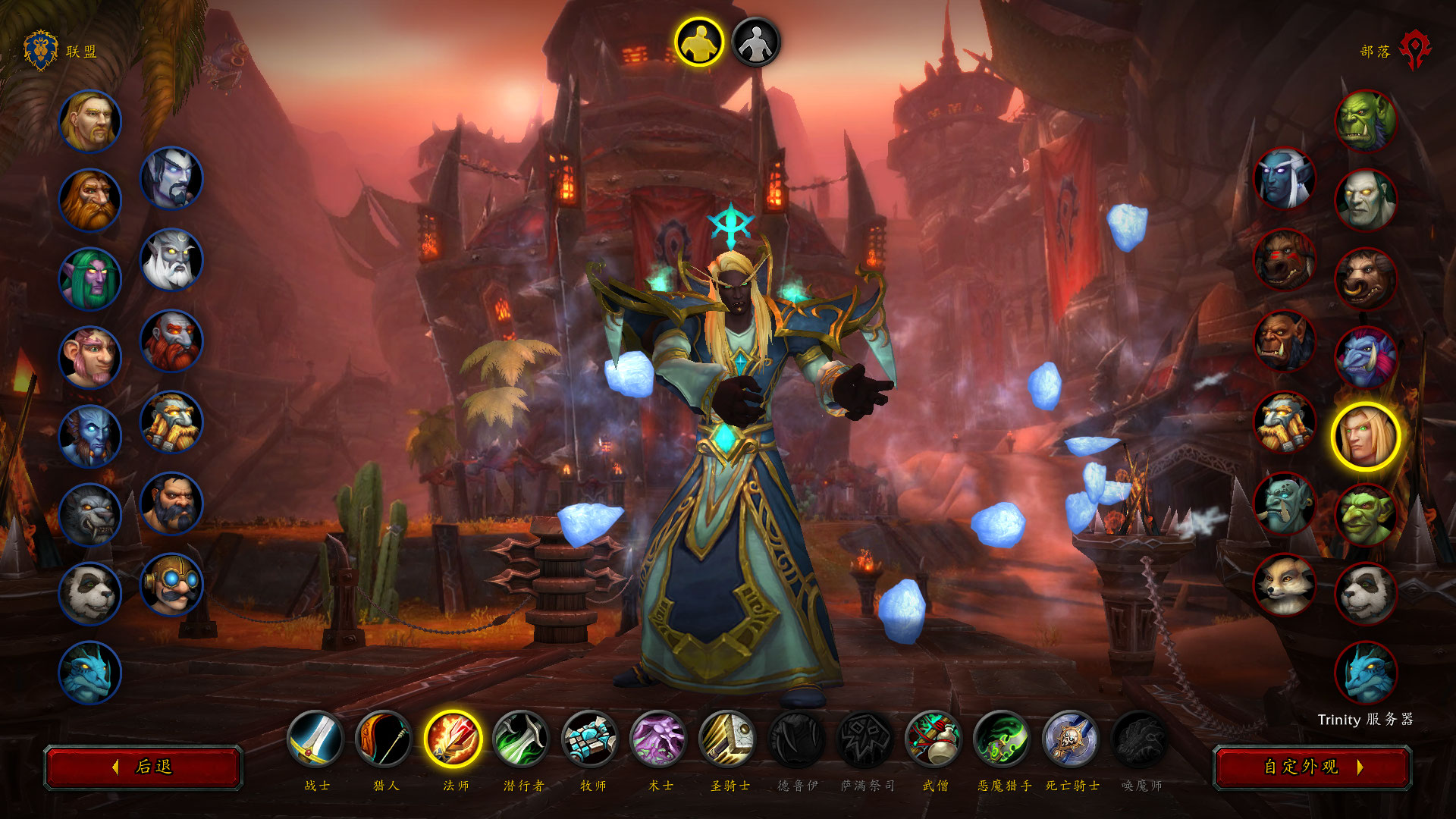Select the Human race portrait
This screenshot has width=1456, height=819.
click(90, 121)
